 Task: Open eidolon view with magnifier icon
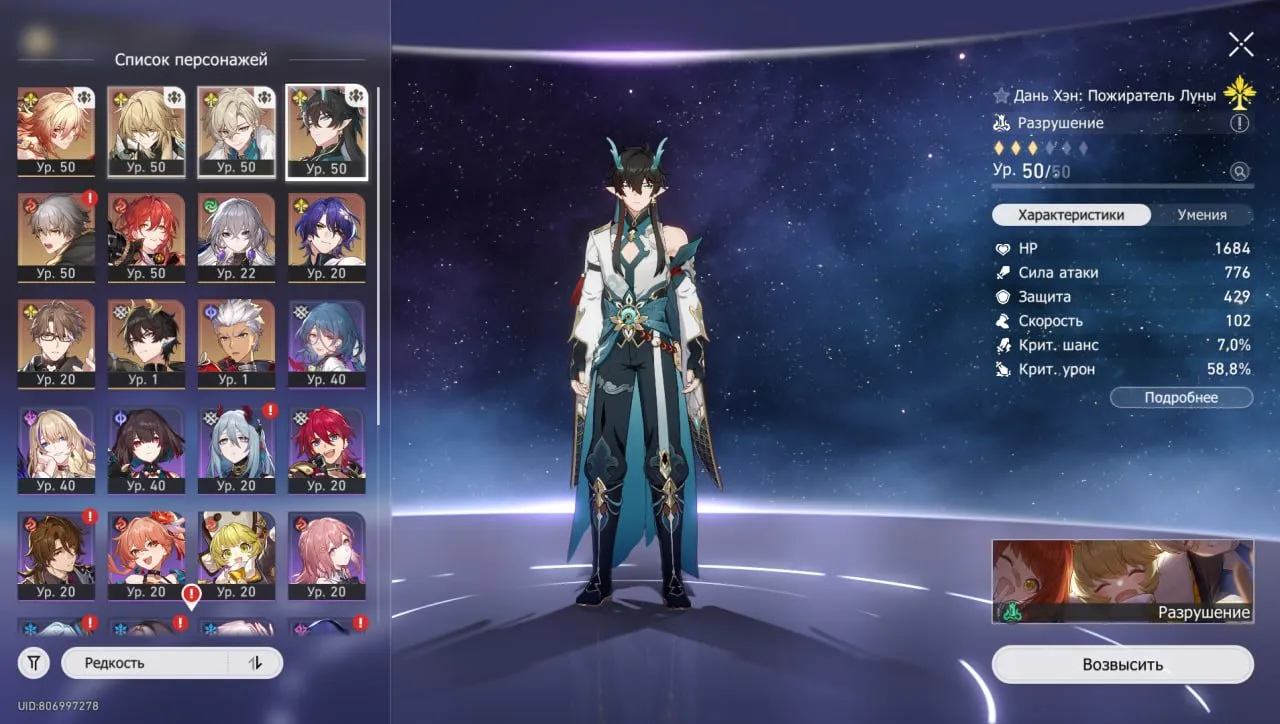(1241, 171)
